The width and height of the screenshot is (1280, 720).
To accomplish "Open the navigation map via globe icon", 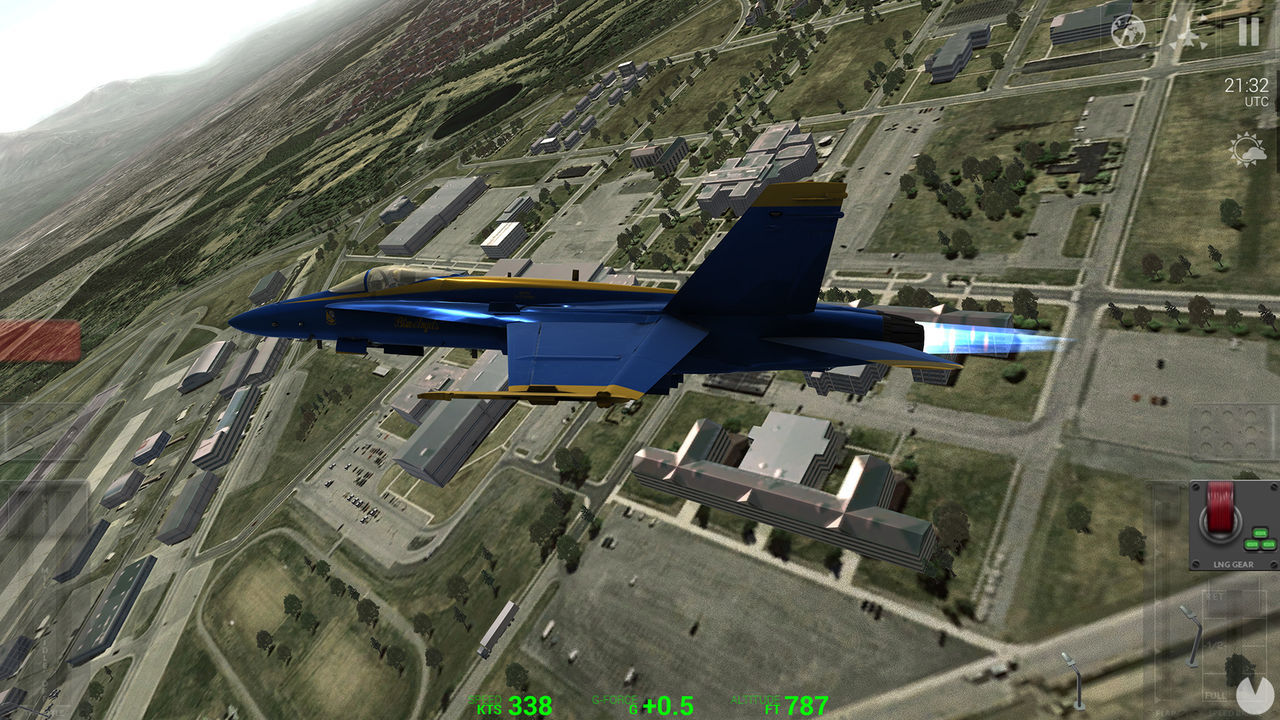I will click(x=1127, y=30).
